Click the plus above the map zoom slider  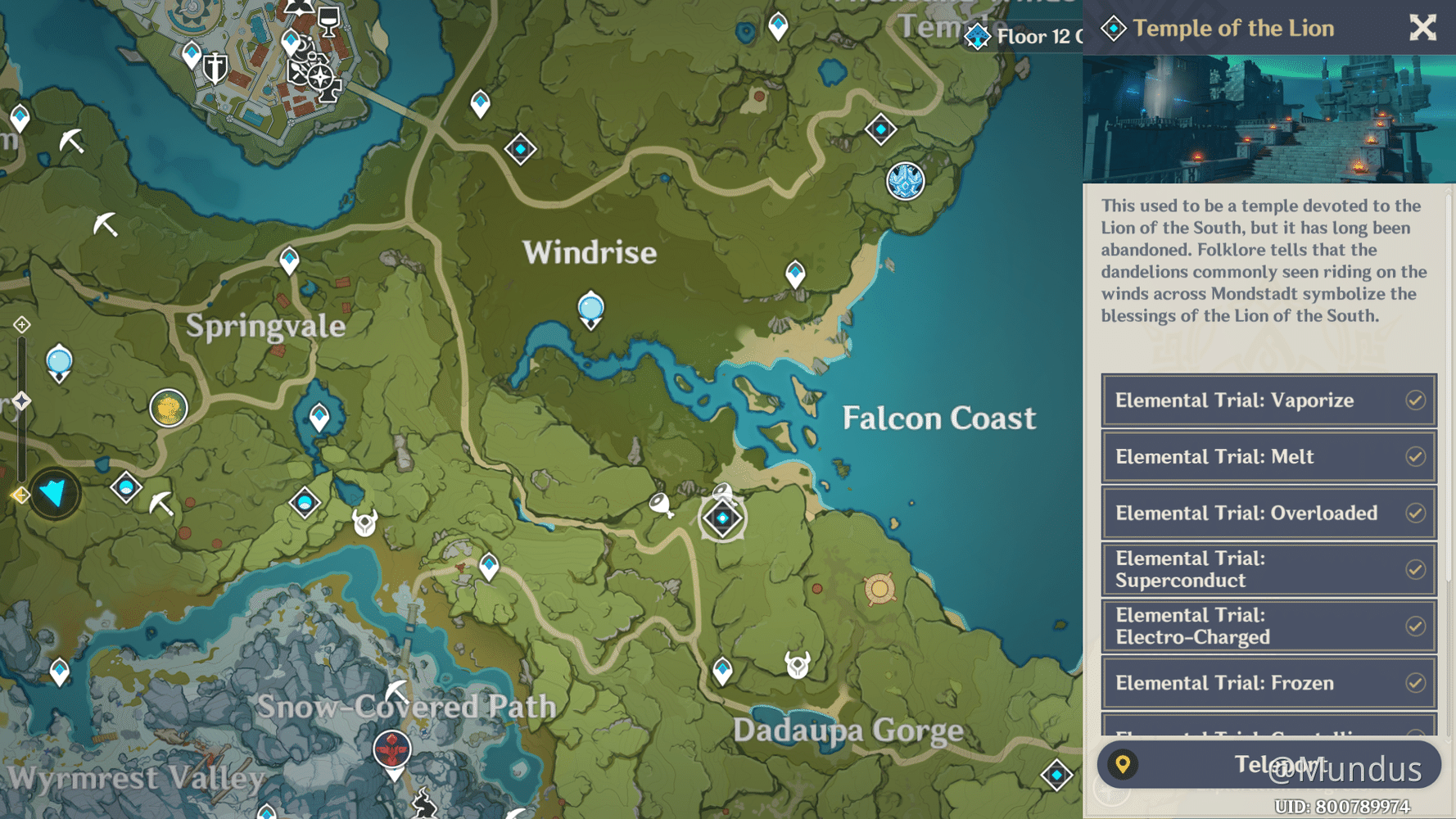[x=20, y=324]
